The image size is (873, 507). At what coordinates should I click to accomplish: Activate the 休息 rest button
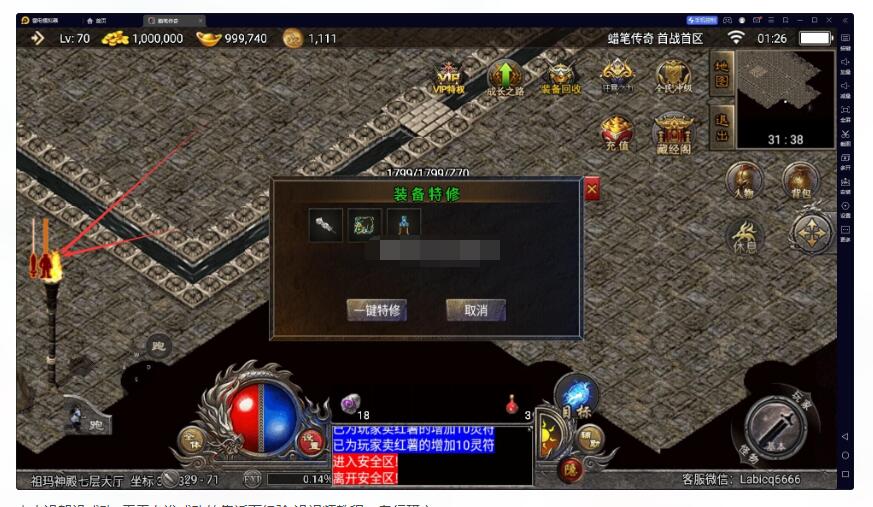tap(745, 236)
